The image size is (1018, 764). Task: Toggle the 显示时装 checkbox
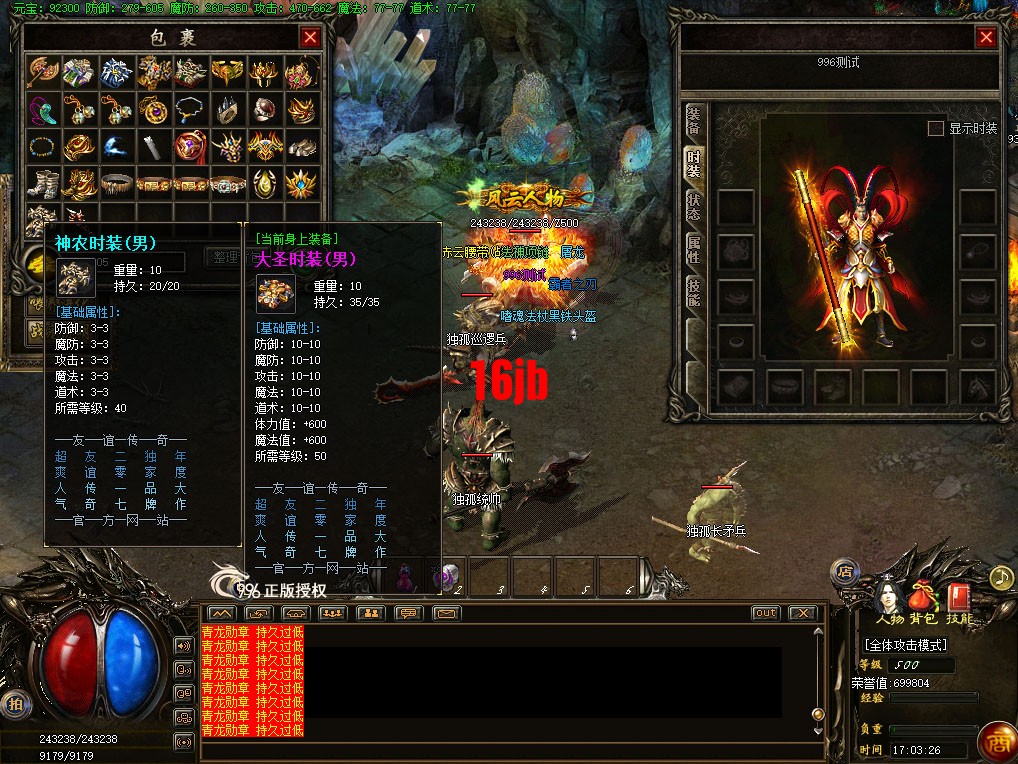tap(936, 129)
